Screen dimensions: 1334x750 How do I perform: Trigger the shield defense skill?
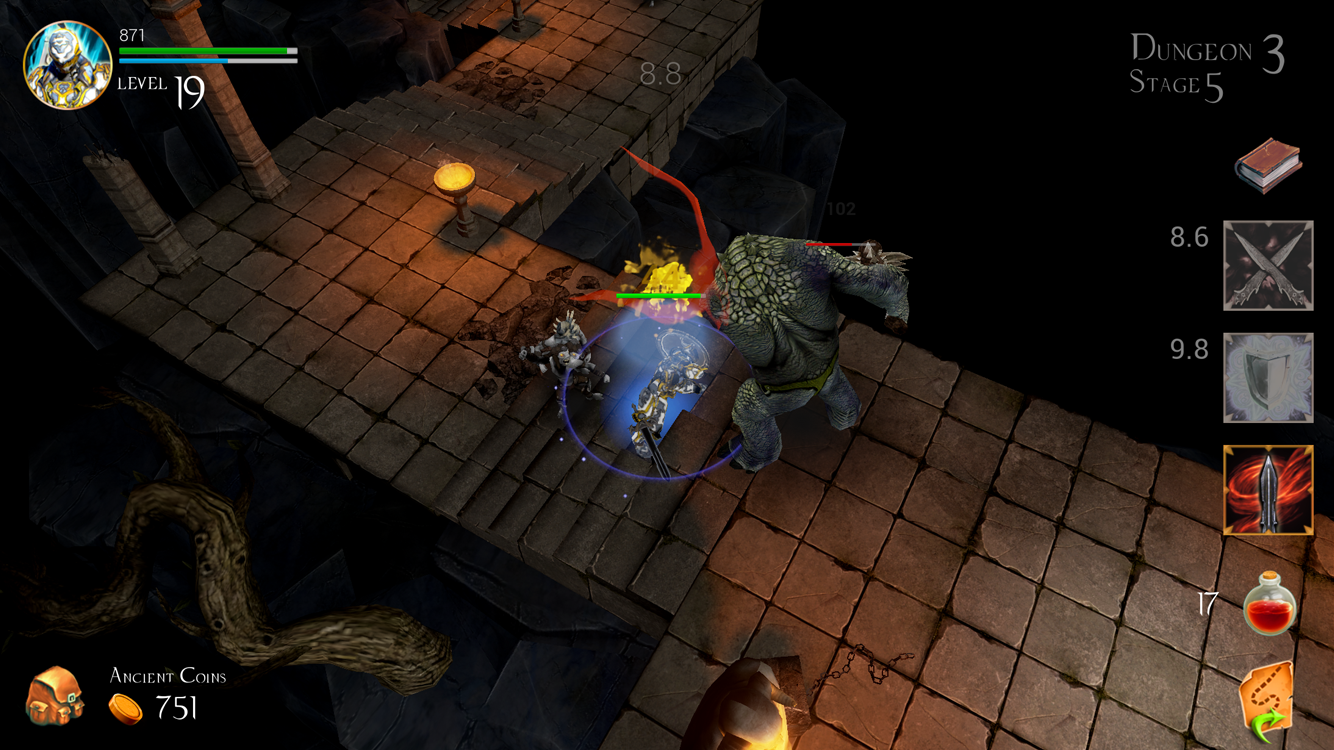coord(1267,378)
